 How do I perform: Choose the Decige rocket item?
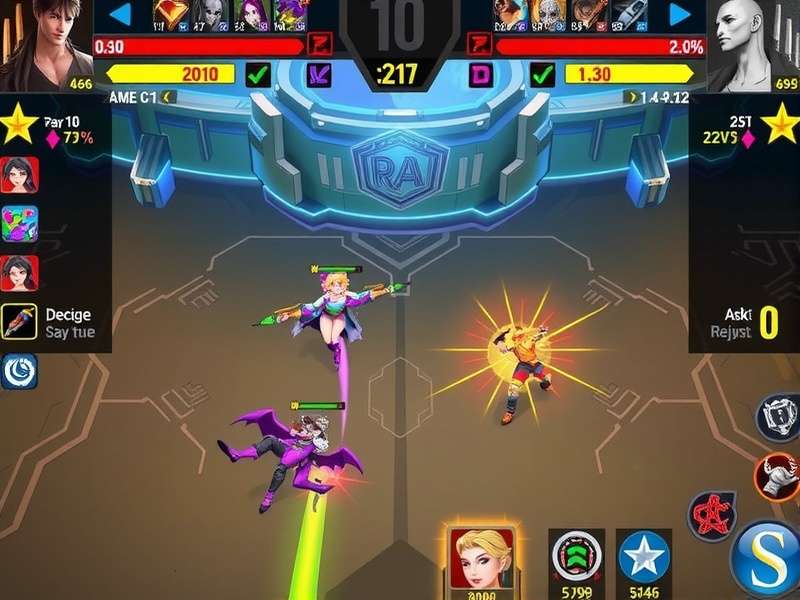click(x=19, y=321)
